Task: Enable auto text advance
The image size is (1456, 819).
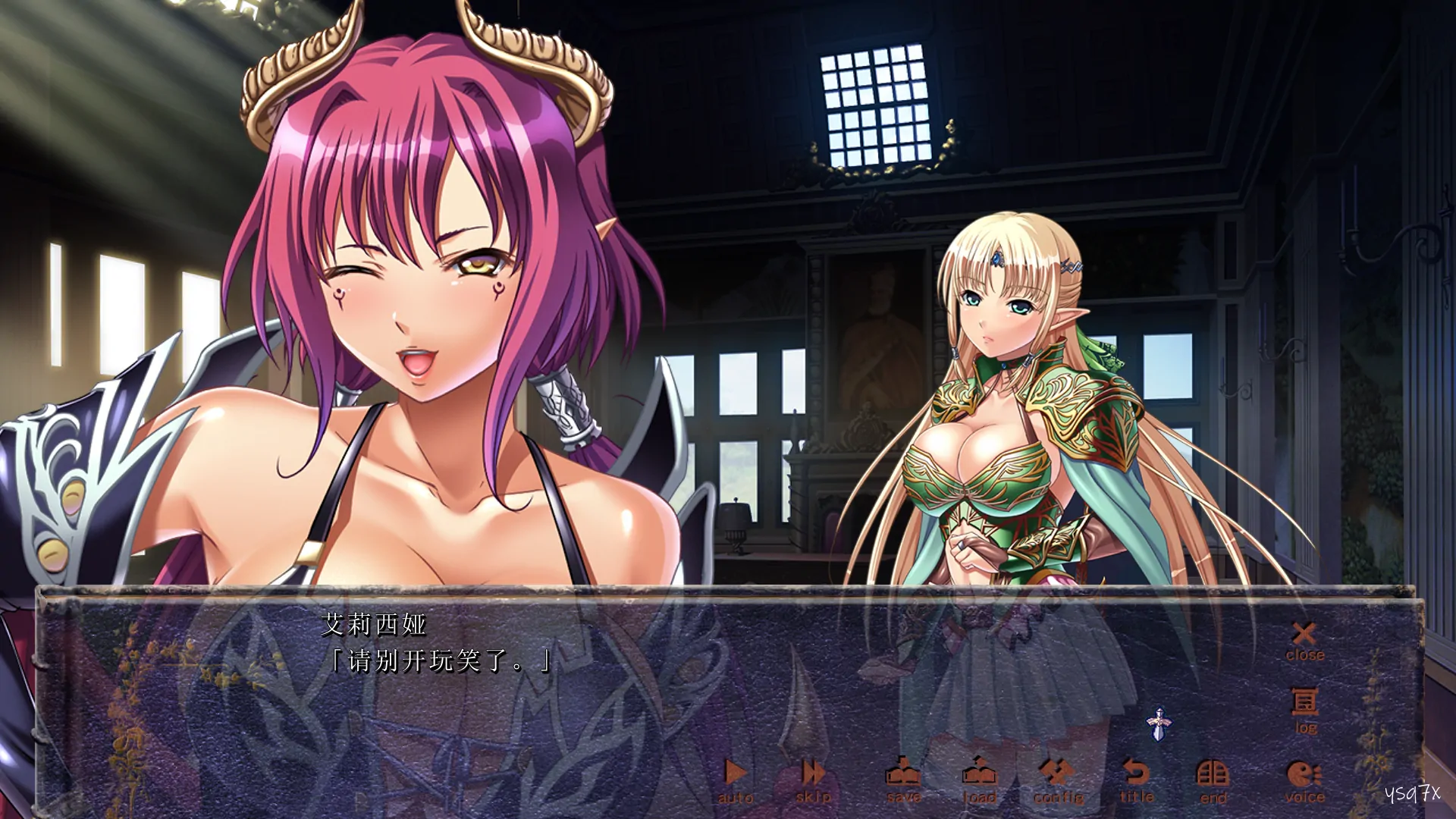Action: (735, 780)
